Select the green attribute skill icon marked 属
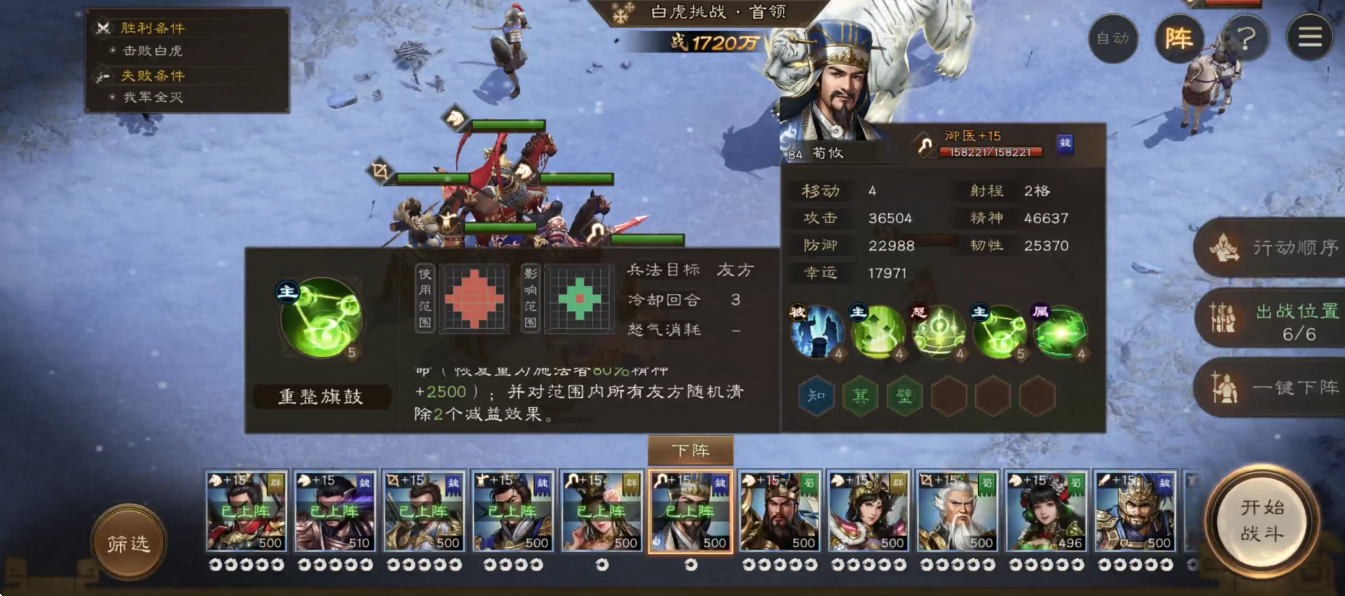1345x596 pixels. [1060, 332]
